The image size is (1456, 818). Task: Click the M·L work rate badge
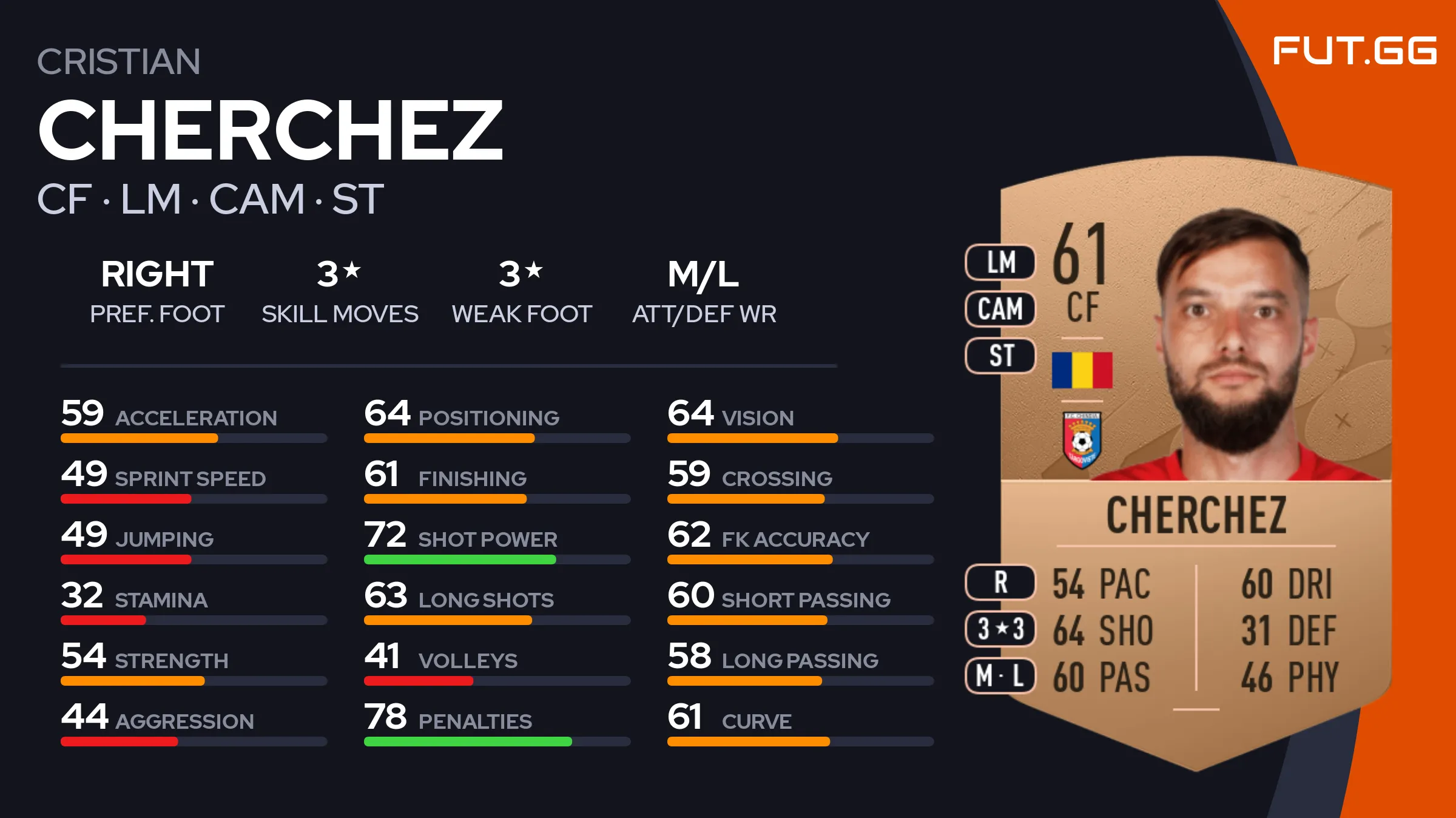coord(1000,676)
